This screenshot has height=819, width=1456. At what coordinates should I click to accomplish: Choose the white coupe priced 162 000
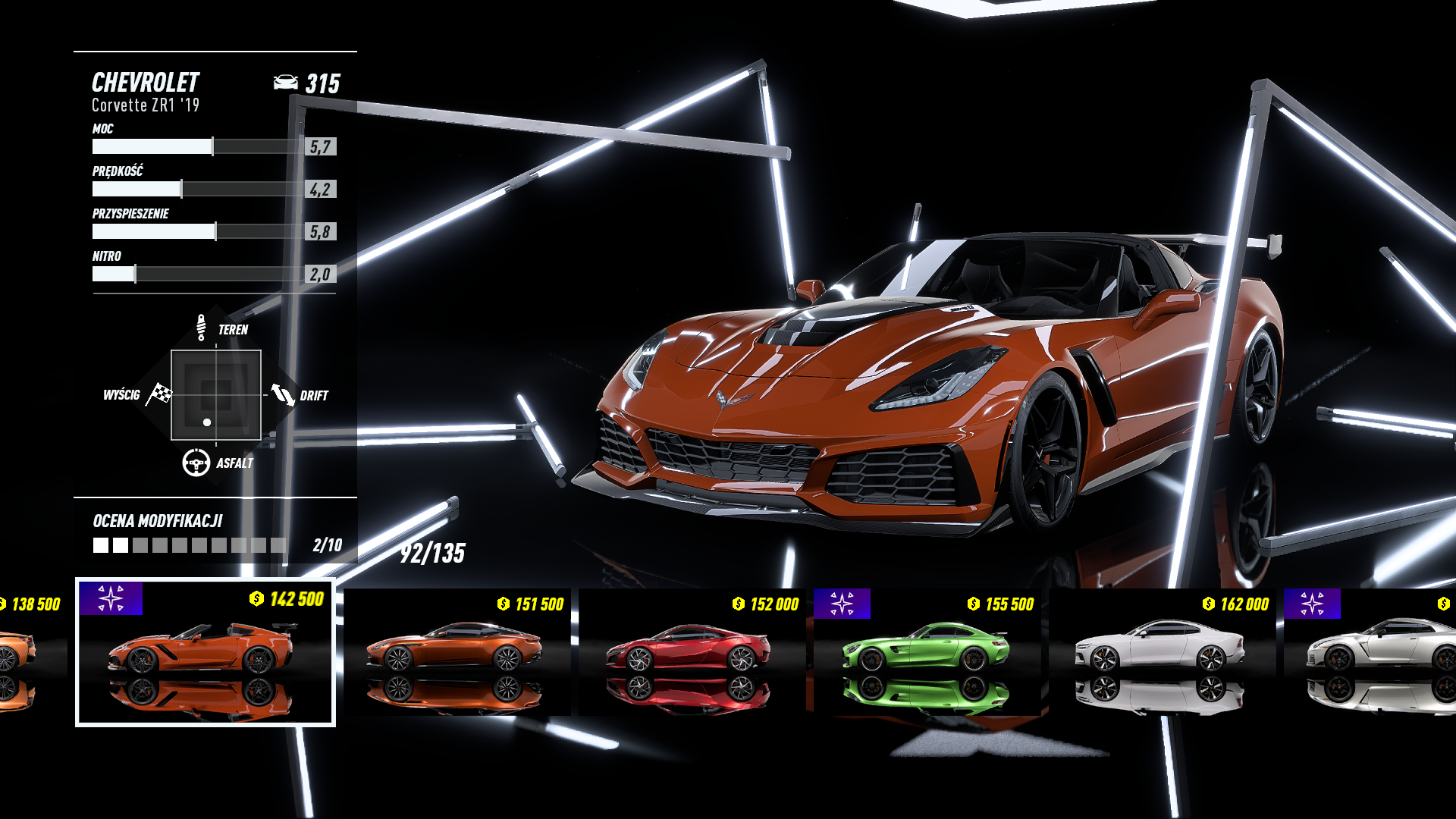coord(1162,652)
